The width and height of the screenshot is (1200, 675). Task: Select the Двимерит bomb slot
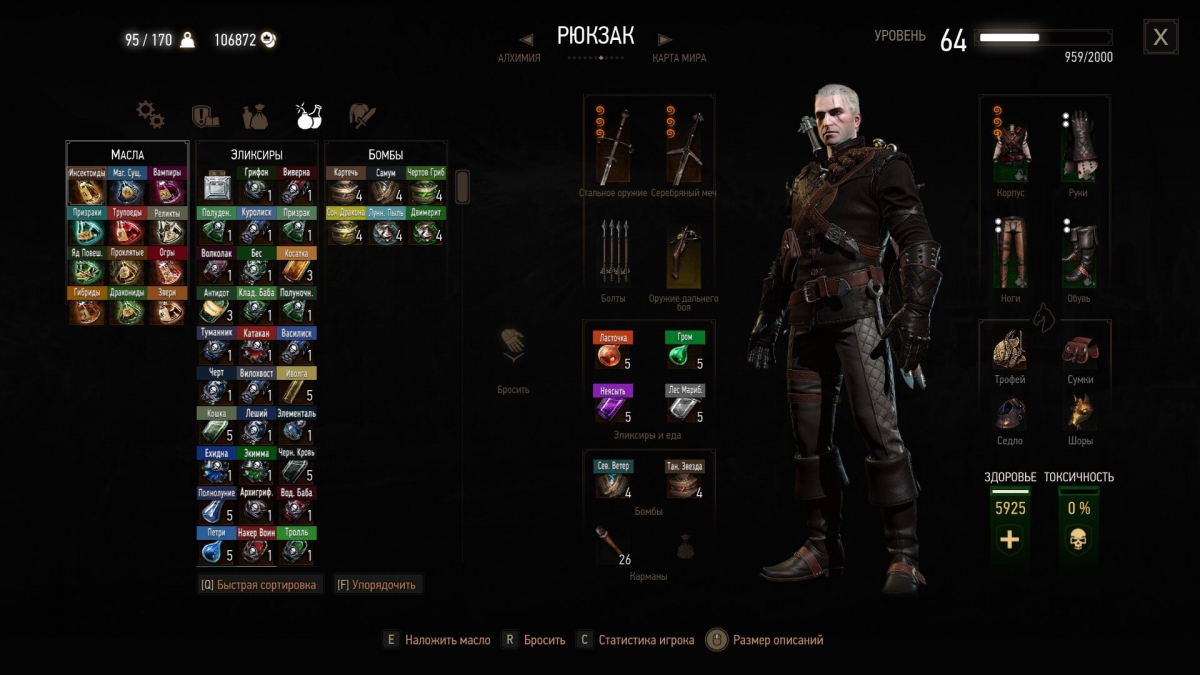(x=426, y=226)
